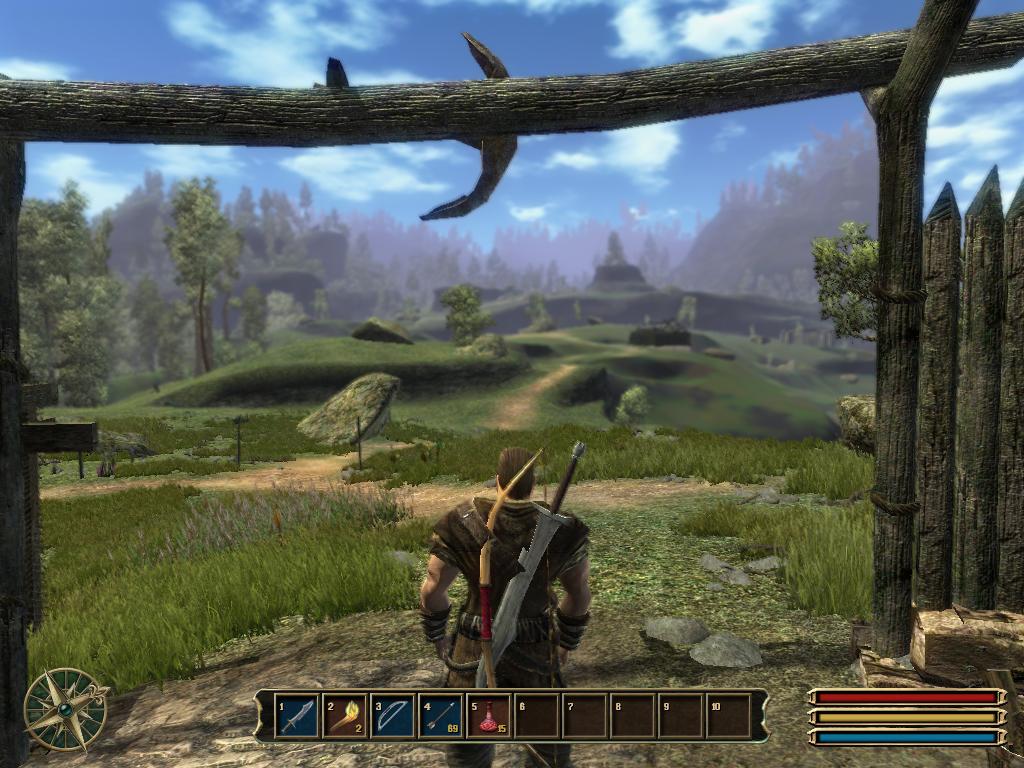The image size is (1024, 768).
Task: Click empty quick slot number 10
Action: tap(729, 716)
